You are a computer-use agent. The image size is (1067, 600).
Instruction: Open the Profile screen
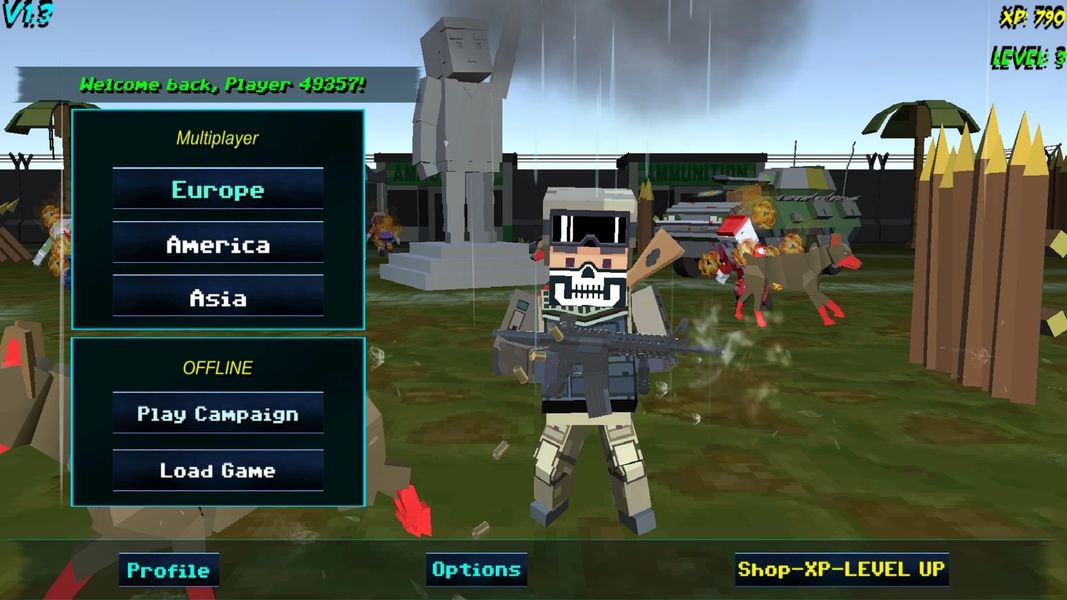(168, 570)
